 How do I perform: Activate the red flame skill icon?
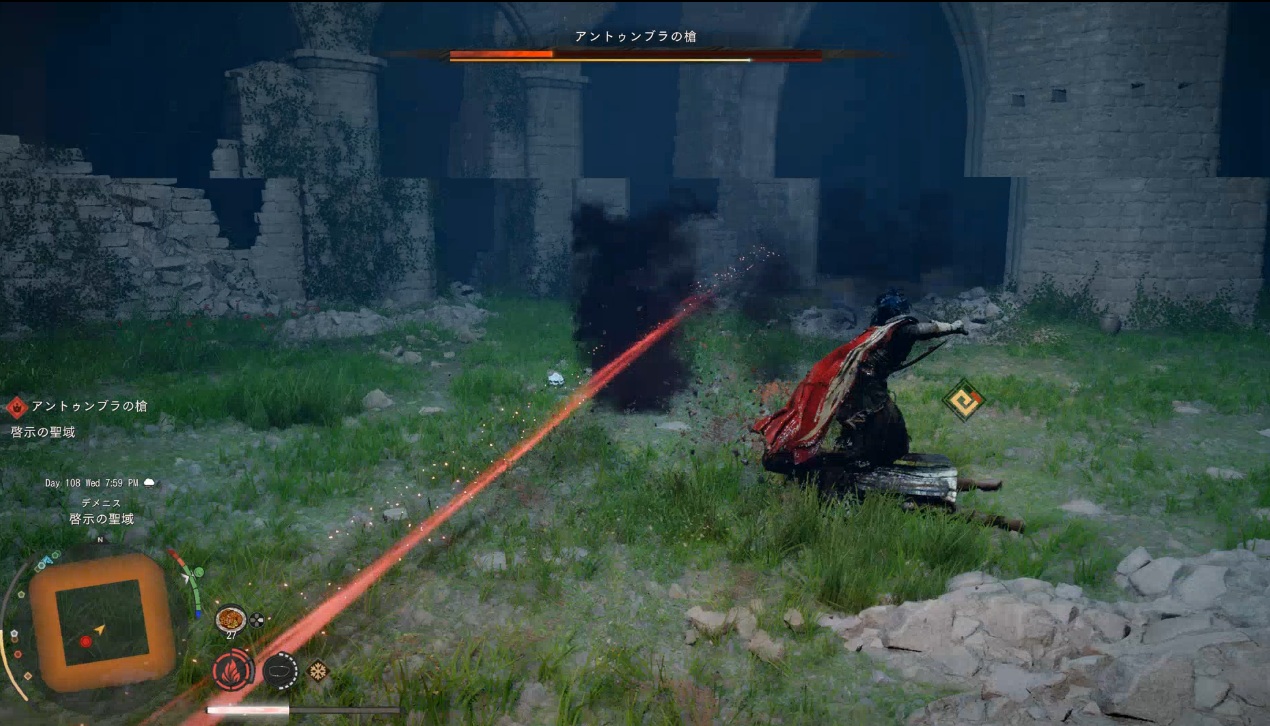(232, 670)
